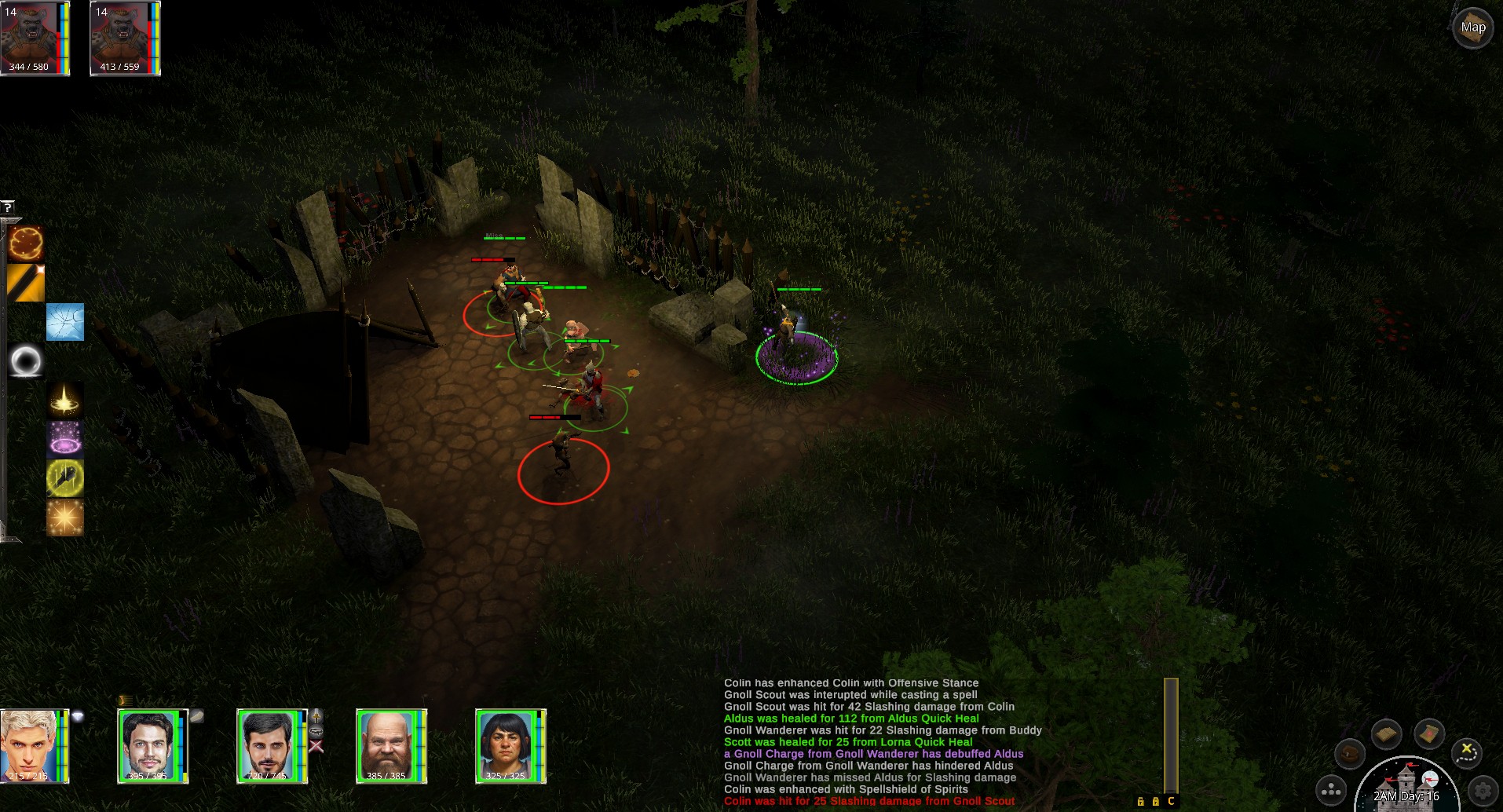Open the gear settings button
Image resolution: width=1503 pixels, height=812 pixels.
[1483, 790]
